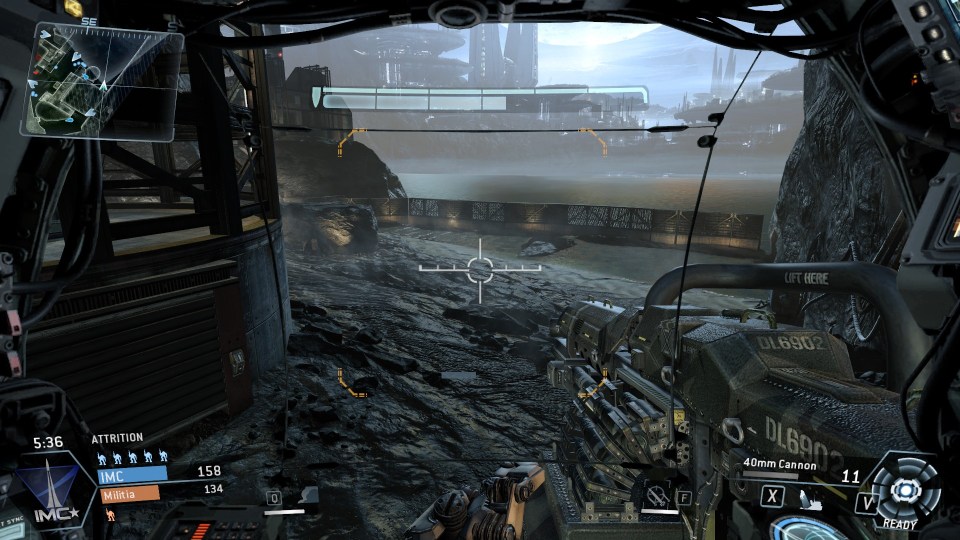Viewport: 960px width, 540px height.
Task: Click the titan eject icon beside X
Action: (x=812, y=495)
